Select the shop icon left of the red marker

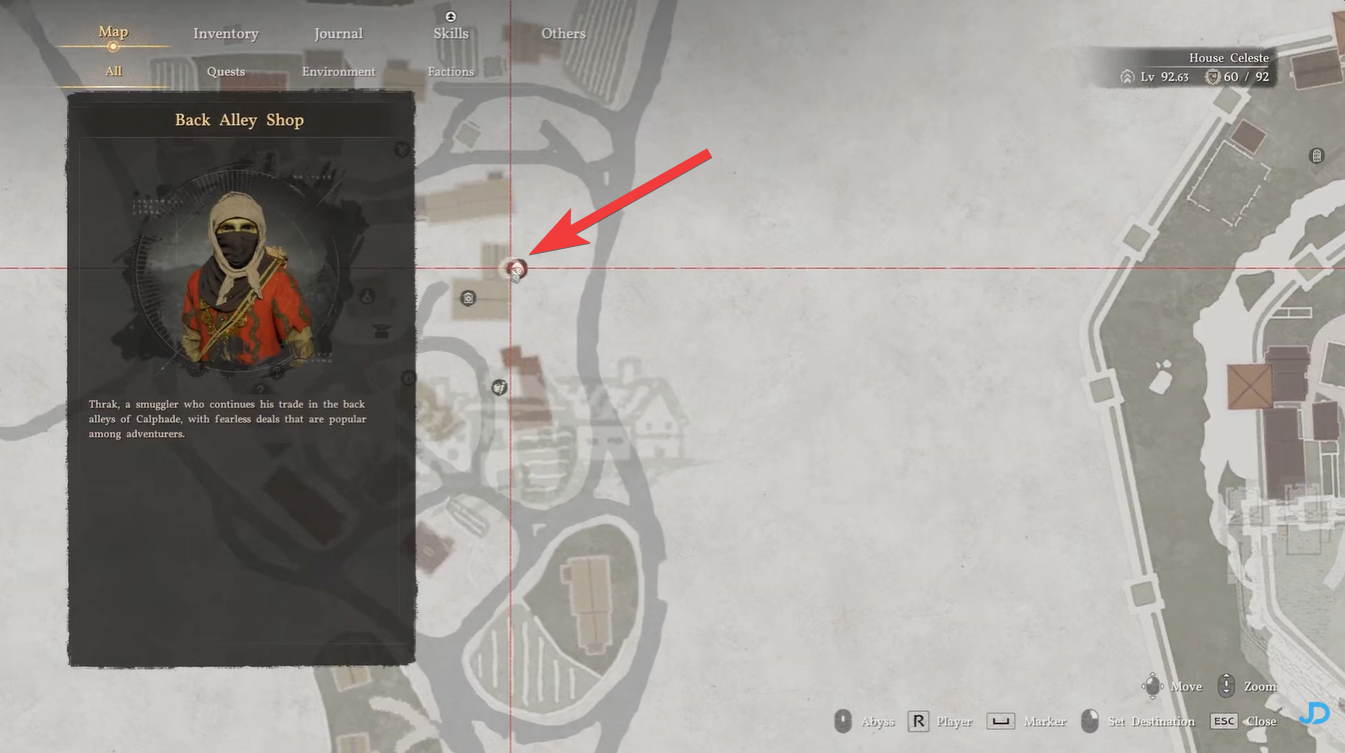(467, 297)
